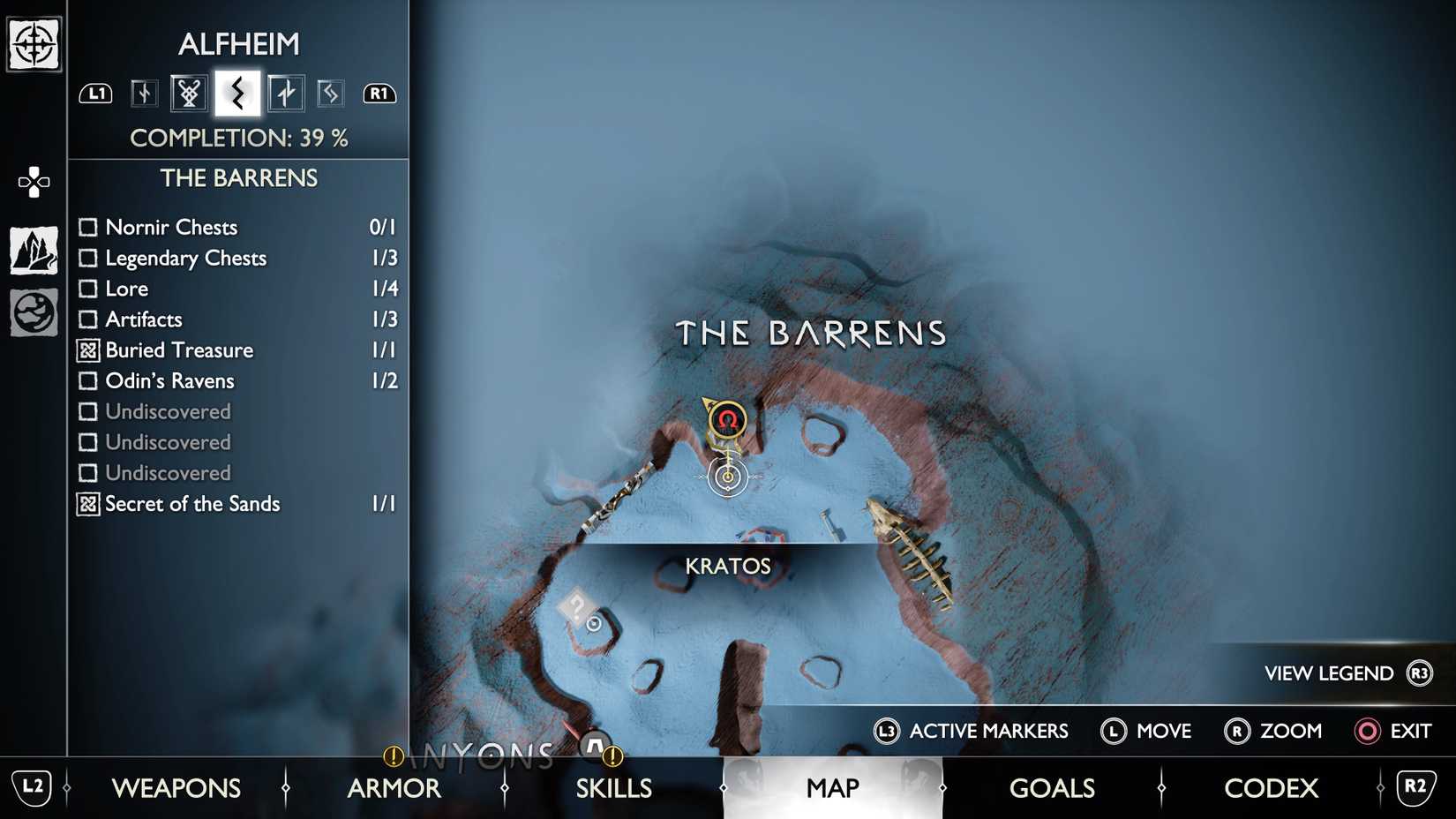
Task: Click the L1 shoulder button prompt
Action: click(95, 93)
